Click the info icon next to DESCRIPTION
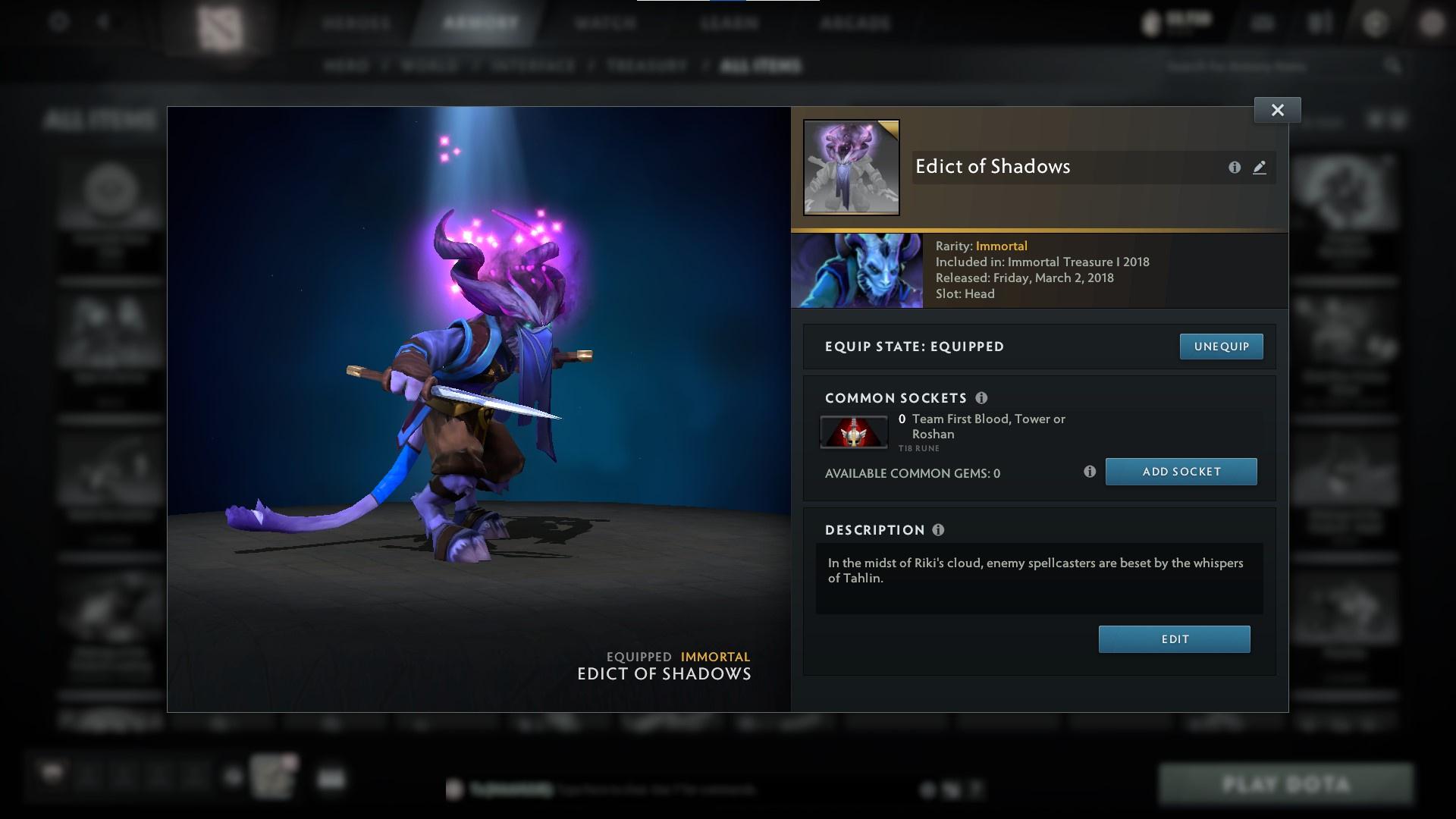 [938, 529]
